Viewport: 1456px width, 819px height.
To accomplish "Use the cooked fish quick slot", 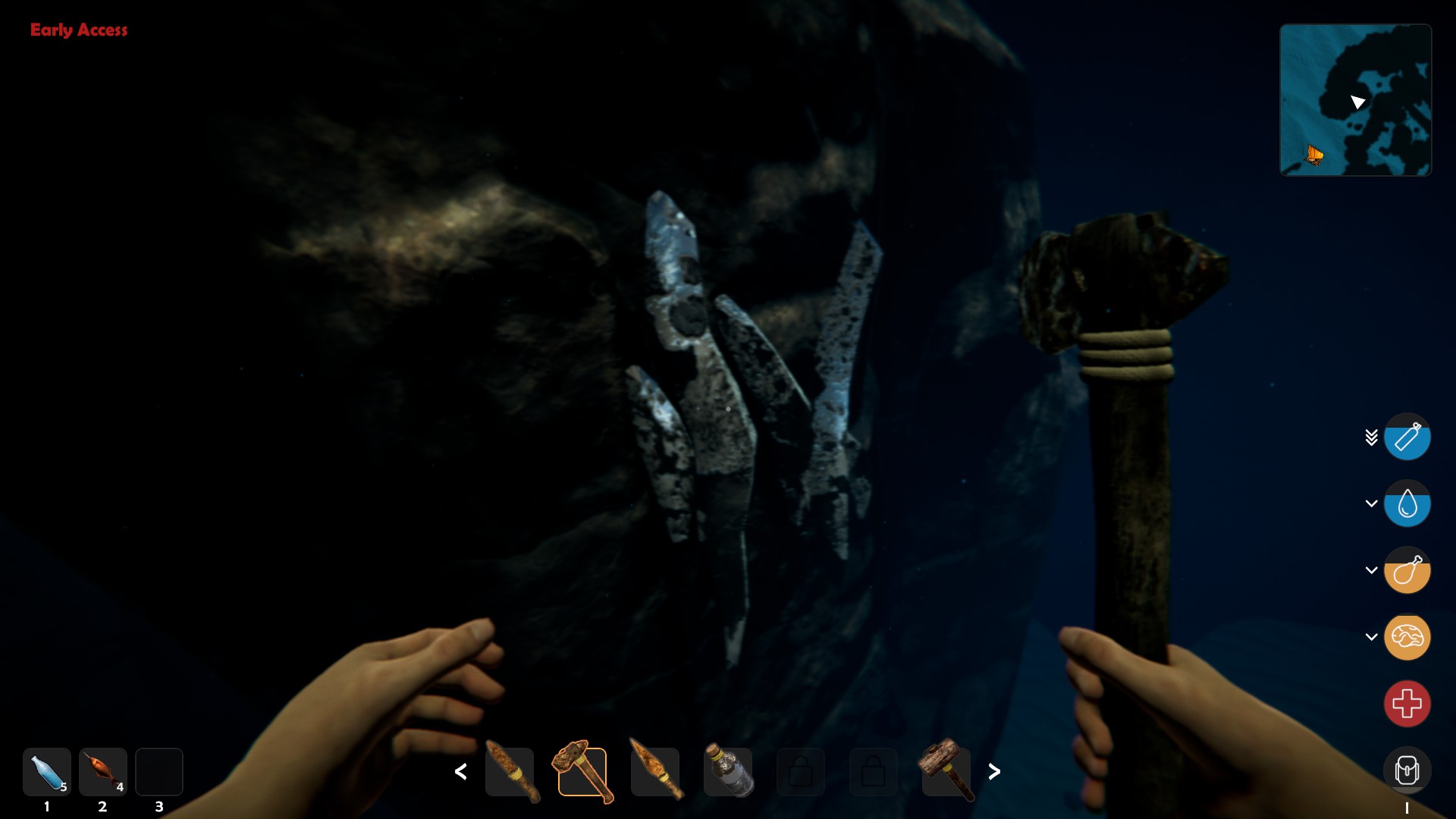I will pyautogui.click(x=103, y=772).
